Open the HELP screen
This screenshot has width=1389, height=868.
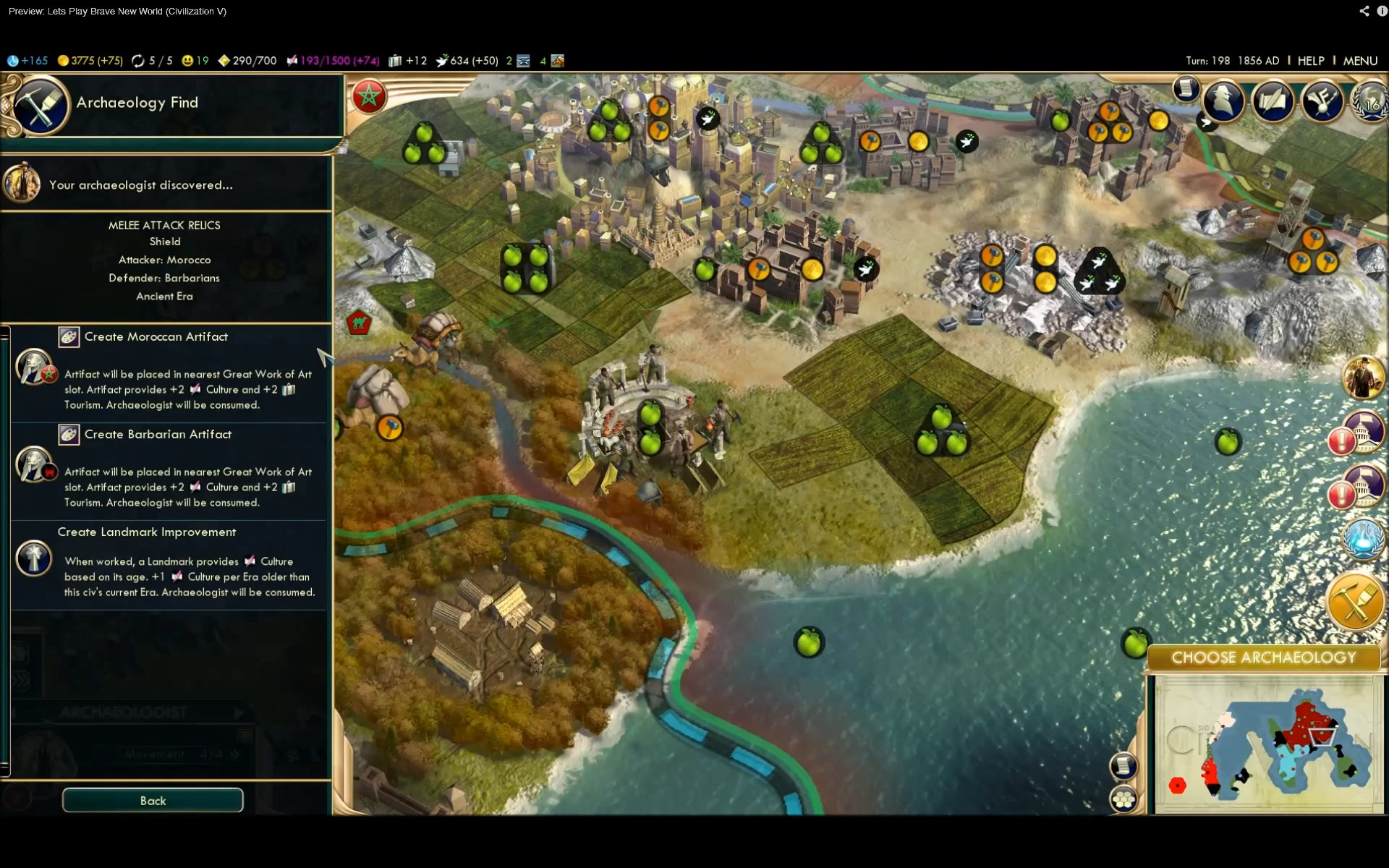tap(1310, 61)
